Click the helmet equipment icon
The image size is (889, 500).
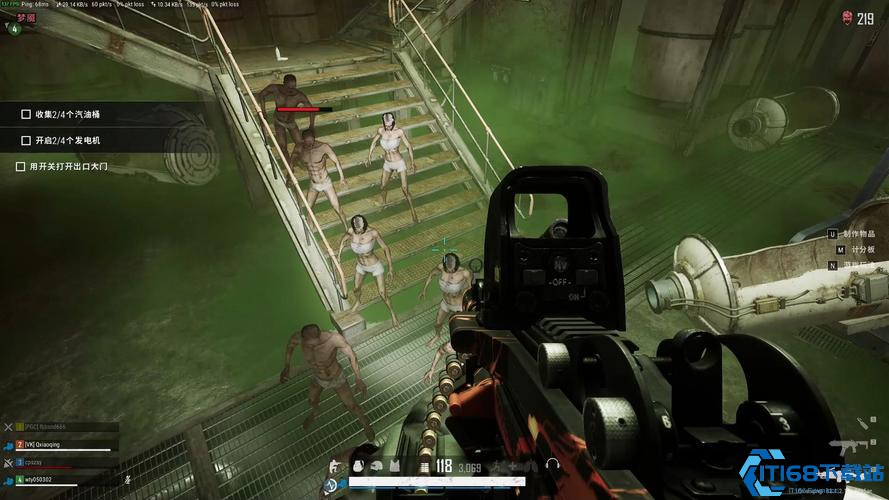point(377,465)
